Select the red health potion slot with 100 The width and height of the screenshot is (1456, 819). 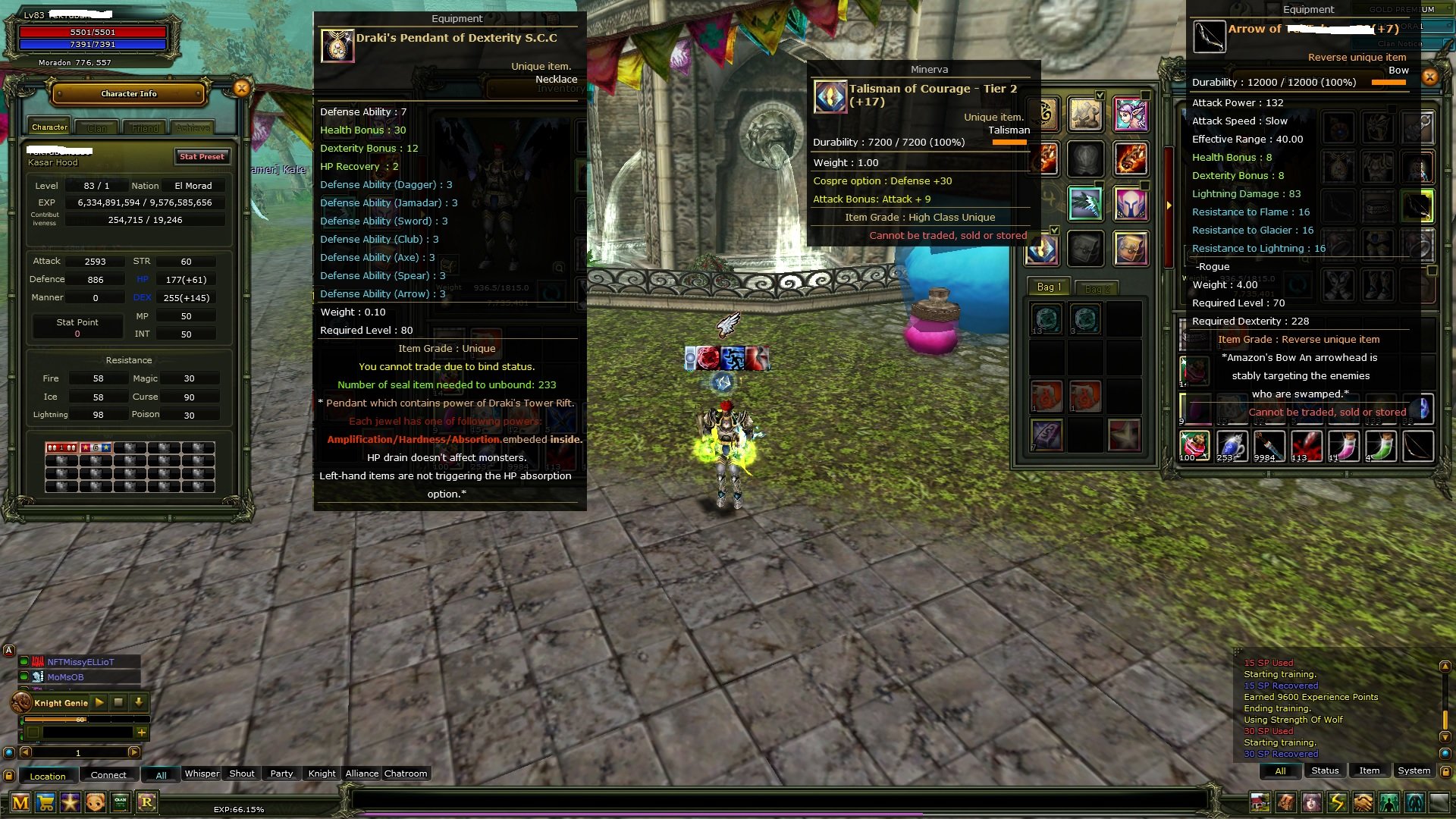pyautogui.click(x=1194, y=446)
